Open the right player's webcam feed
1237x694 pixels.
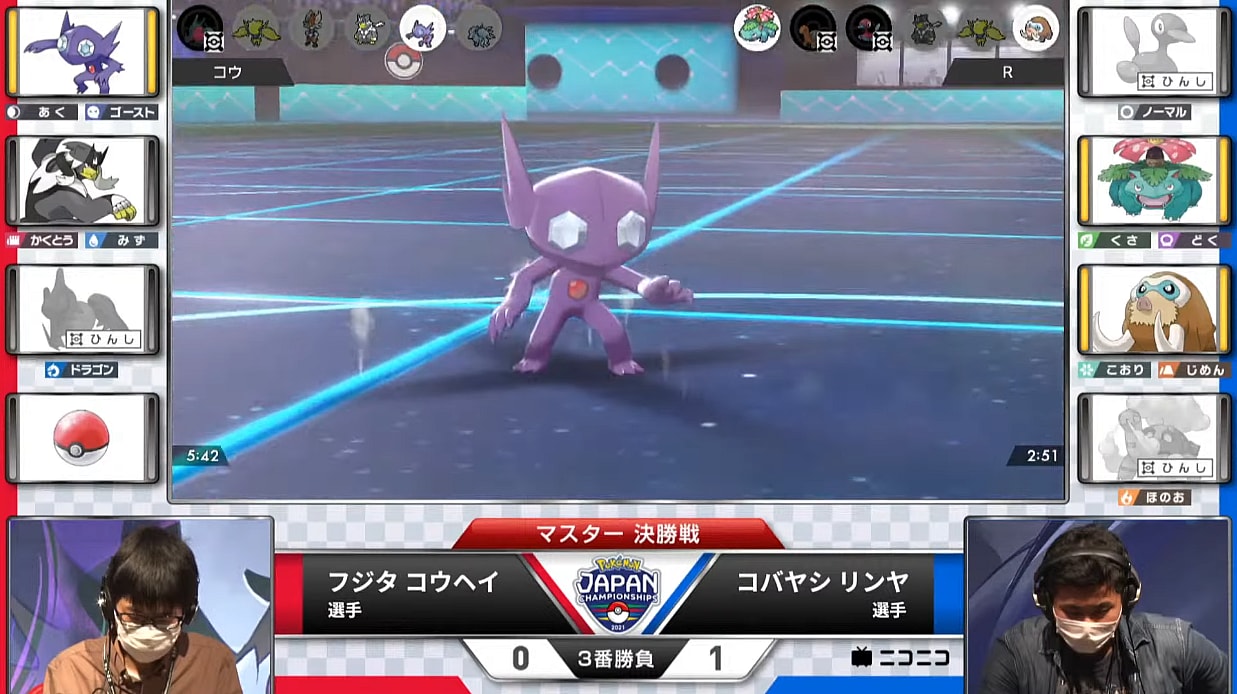coord(1097,606)
